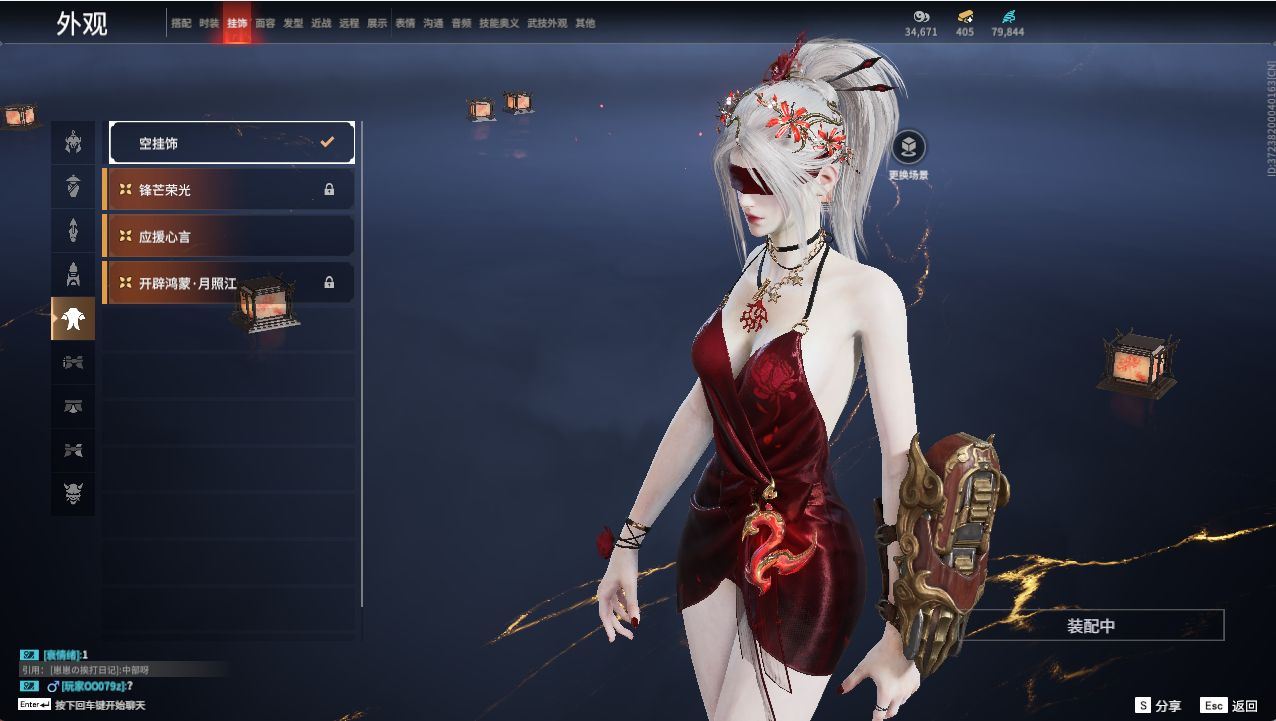Open the 近战 weapon tab
This screenshot has width=1276, height=721.
coord(321,23)
